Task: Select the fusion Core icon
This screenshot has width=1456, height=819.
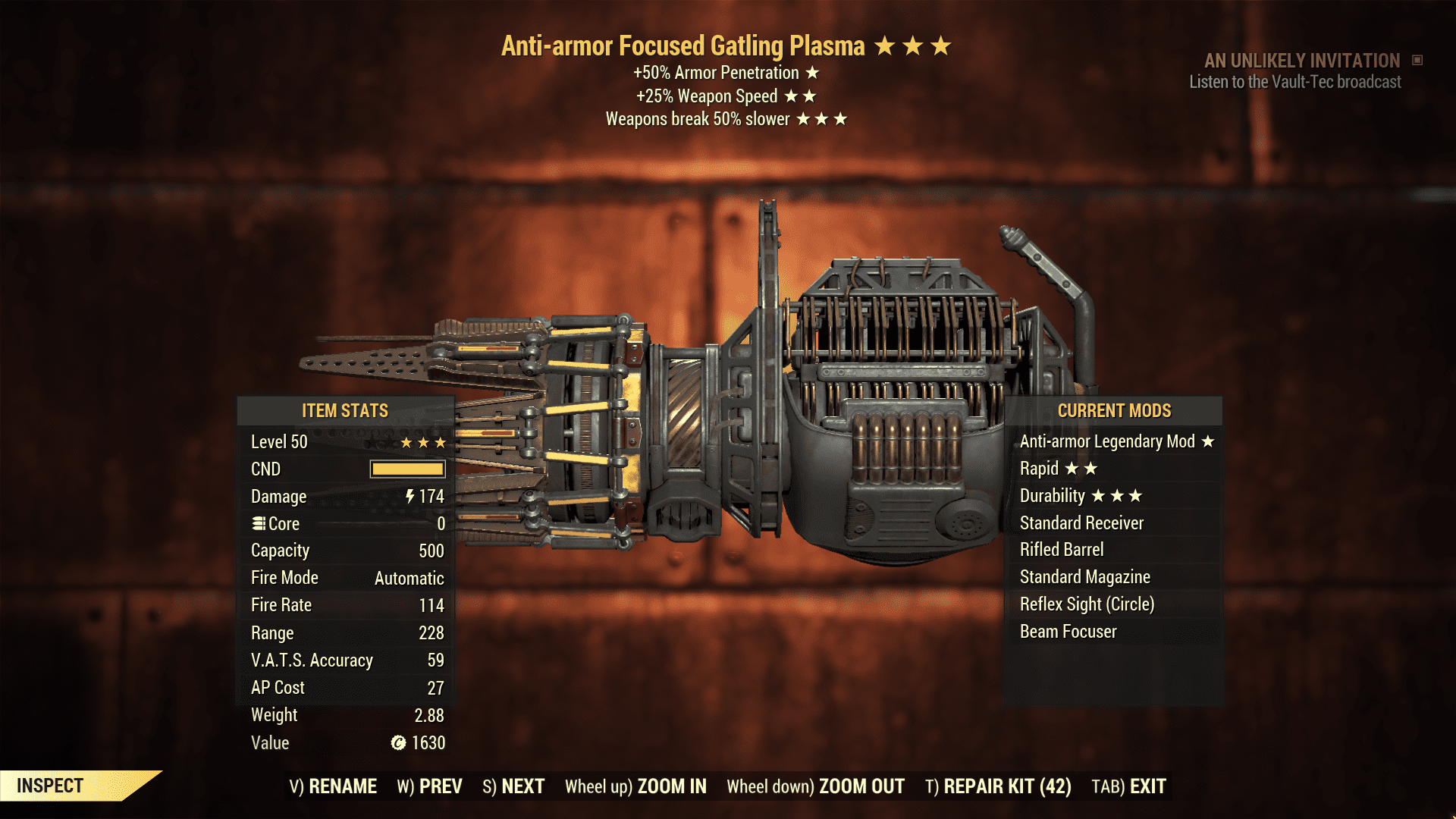Action: coord(259,523)
